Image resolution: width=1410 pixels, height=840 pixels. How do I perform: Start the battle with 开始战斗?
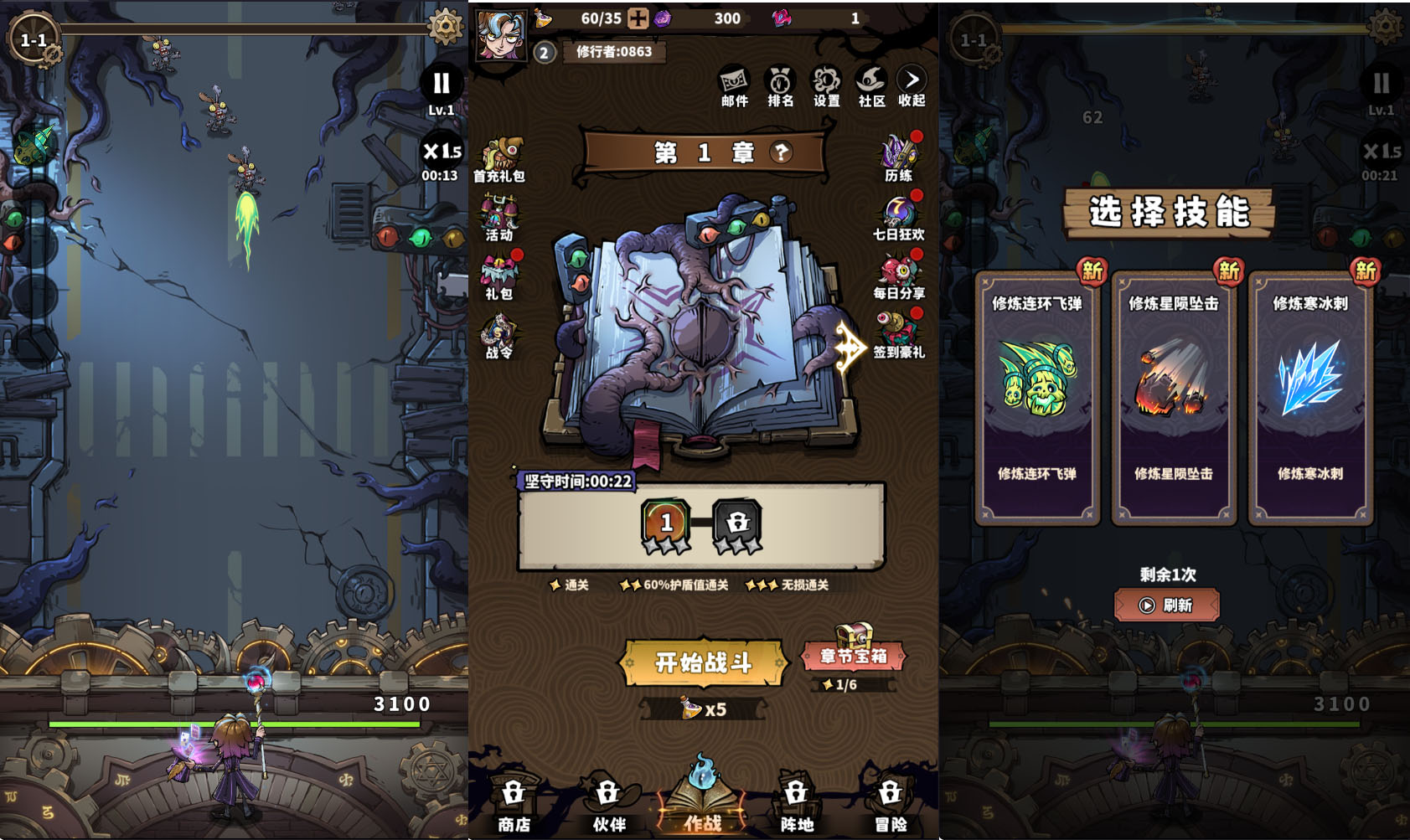[703, 662]
